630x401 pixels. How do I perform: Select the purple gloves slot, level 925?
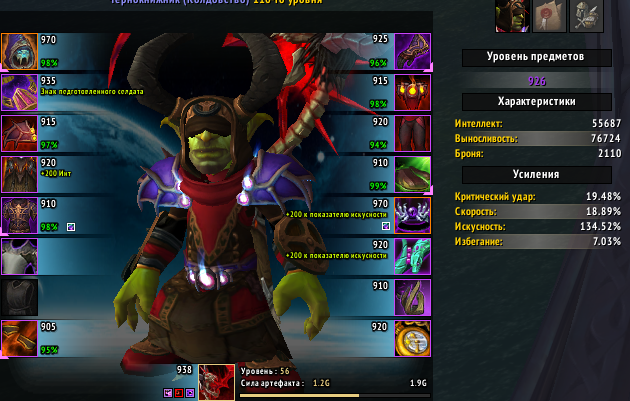tap(411, 50)
